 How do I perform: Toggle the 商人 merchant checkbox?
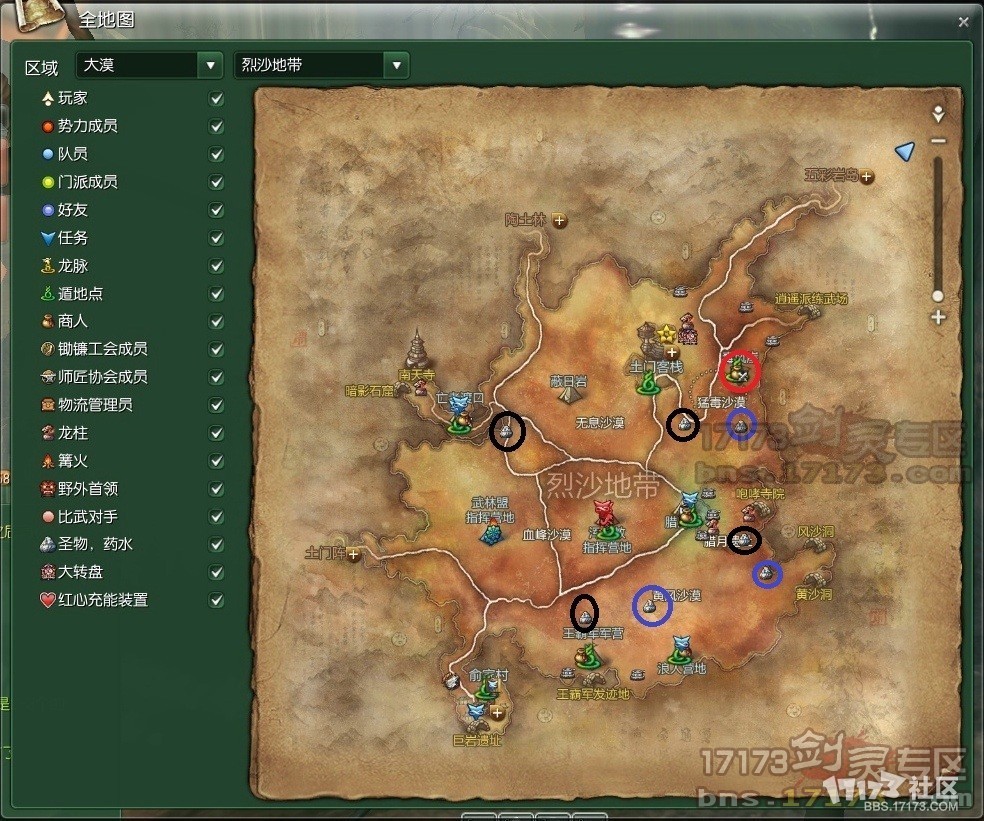click(216, 322)
